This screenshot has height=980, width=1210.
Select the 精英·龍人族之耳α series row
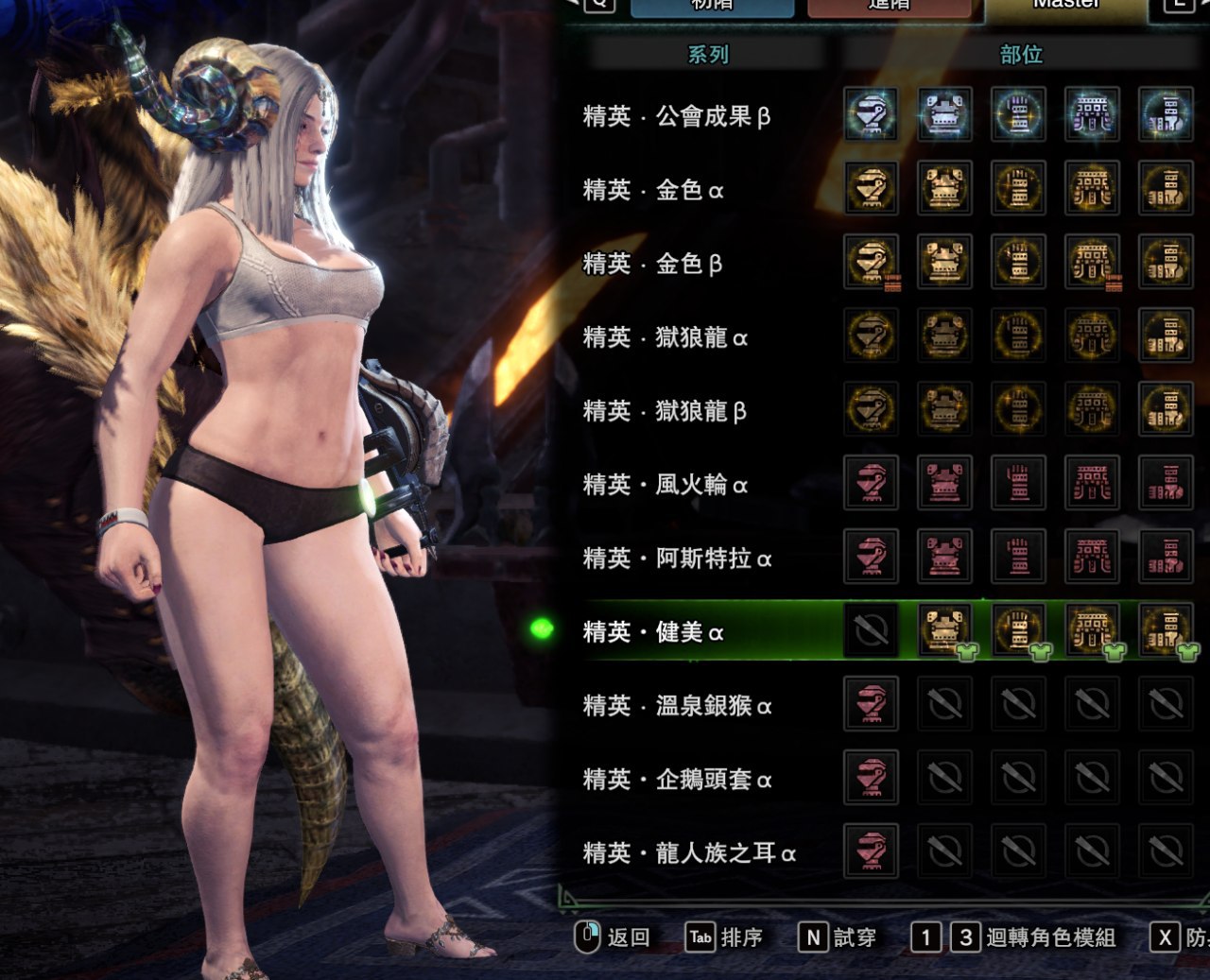click(689, 853)
